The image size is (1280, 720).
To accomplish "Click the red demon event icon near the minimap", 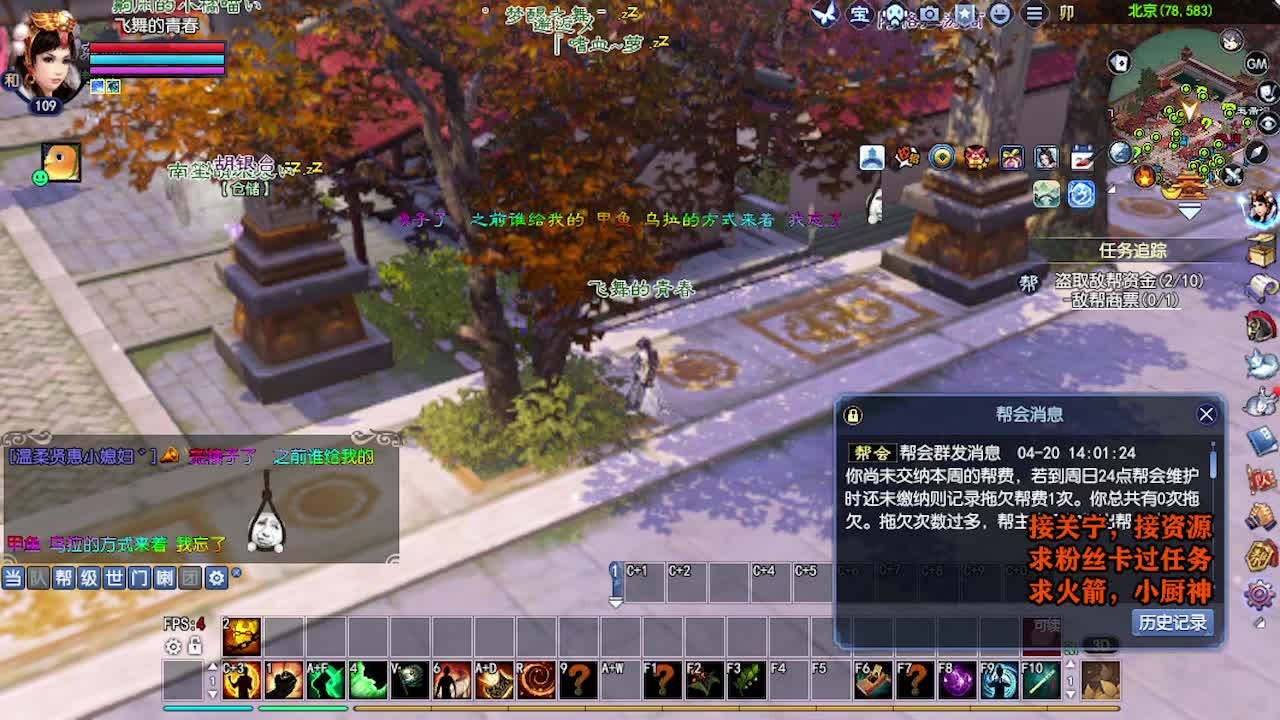I will point(977,157).
